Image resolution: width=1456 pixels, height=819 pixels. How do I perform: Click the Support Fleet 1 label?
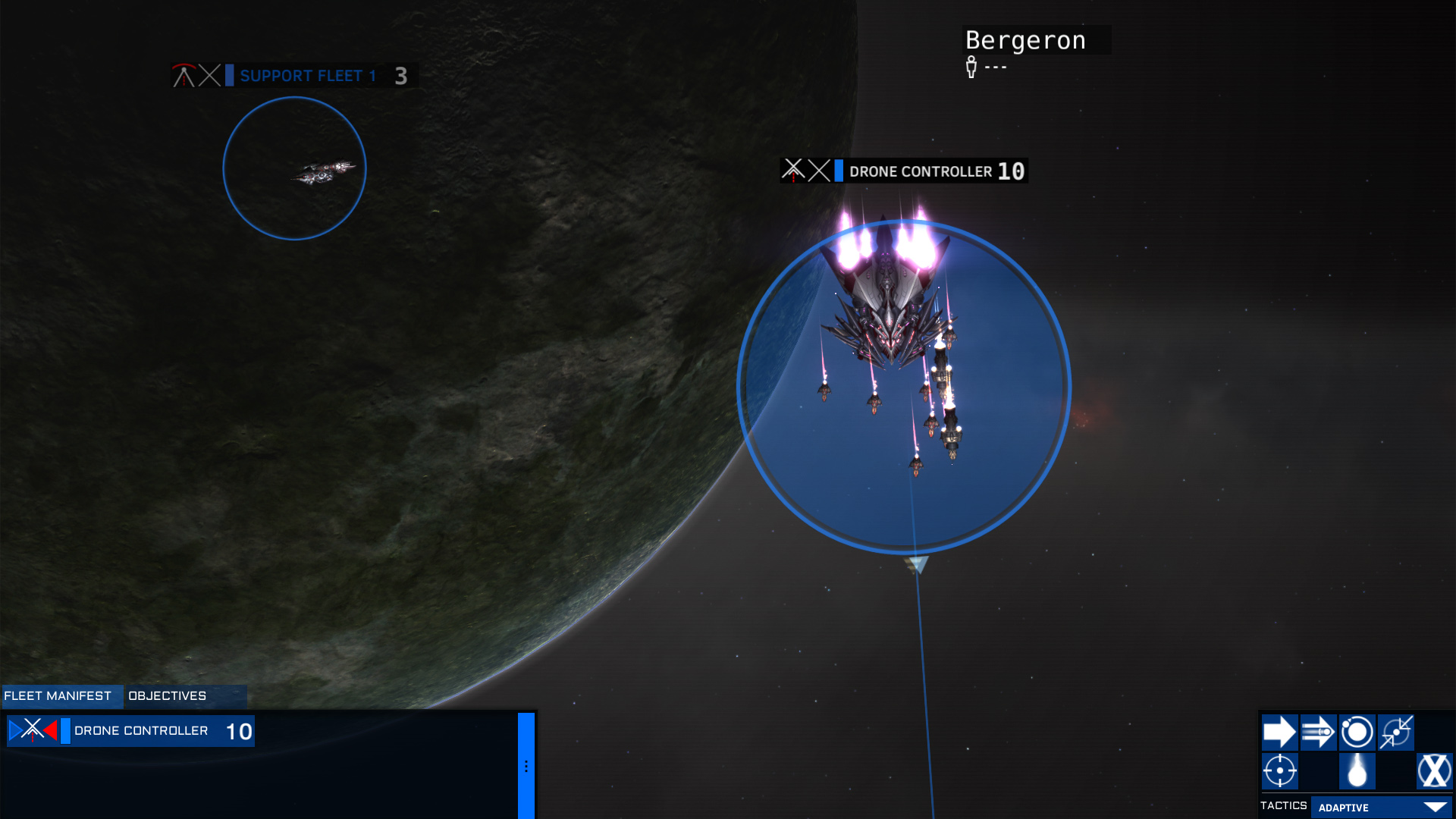pyautogui.click(x=307, y=76)
